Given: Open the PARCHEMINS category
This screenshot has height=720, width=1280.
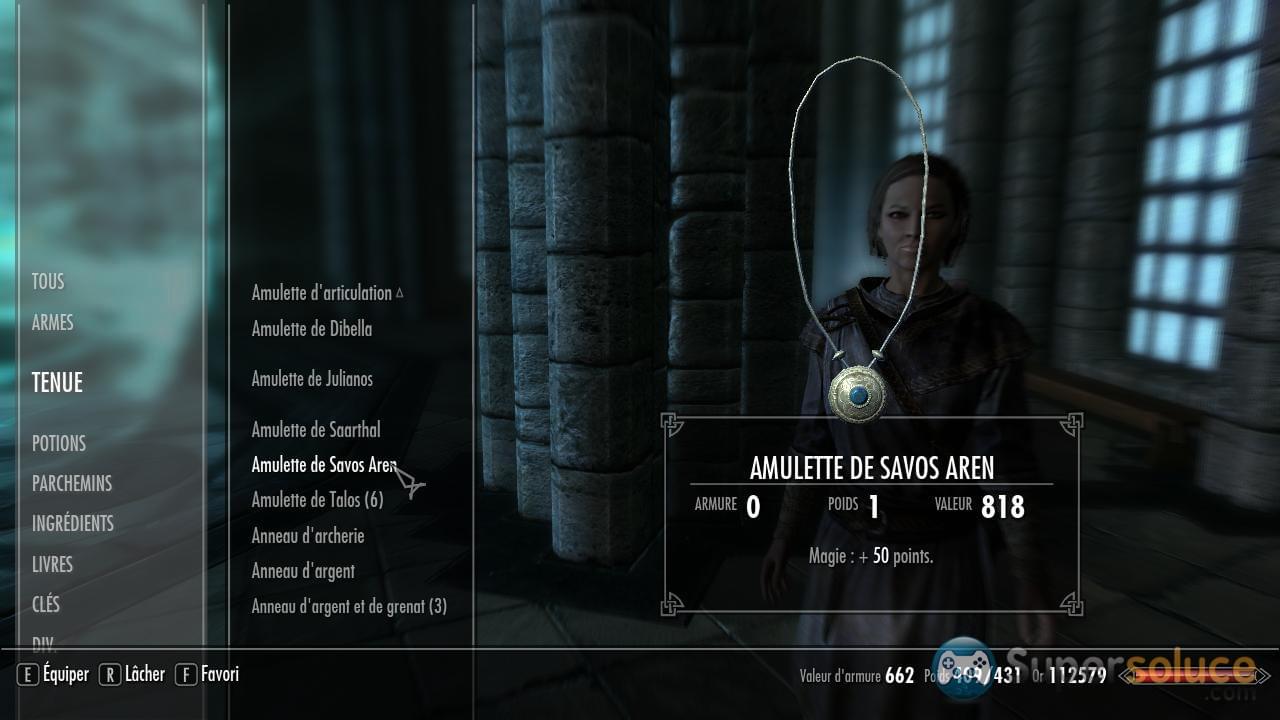Looking at the screenshot, I should point(72,483).
